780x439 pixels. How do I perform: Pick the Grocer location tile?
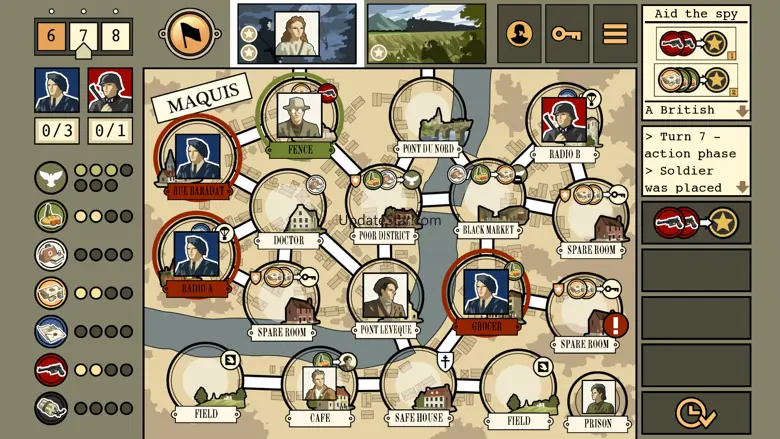pos(486,294)
